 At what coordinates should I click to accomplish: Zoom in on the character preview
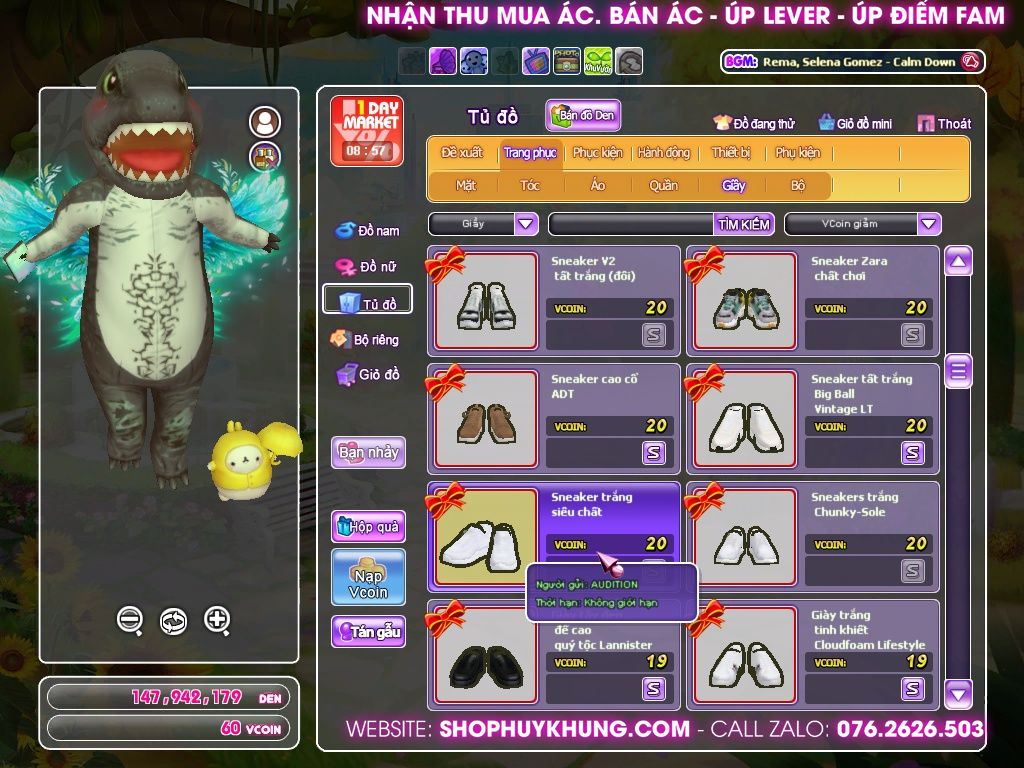pos(217,620)
